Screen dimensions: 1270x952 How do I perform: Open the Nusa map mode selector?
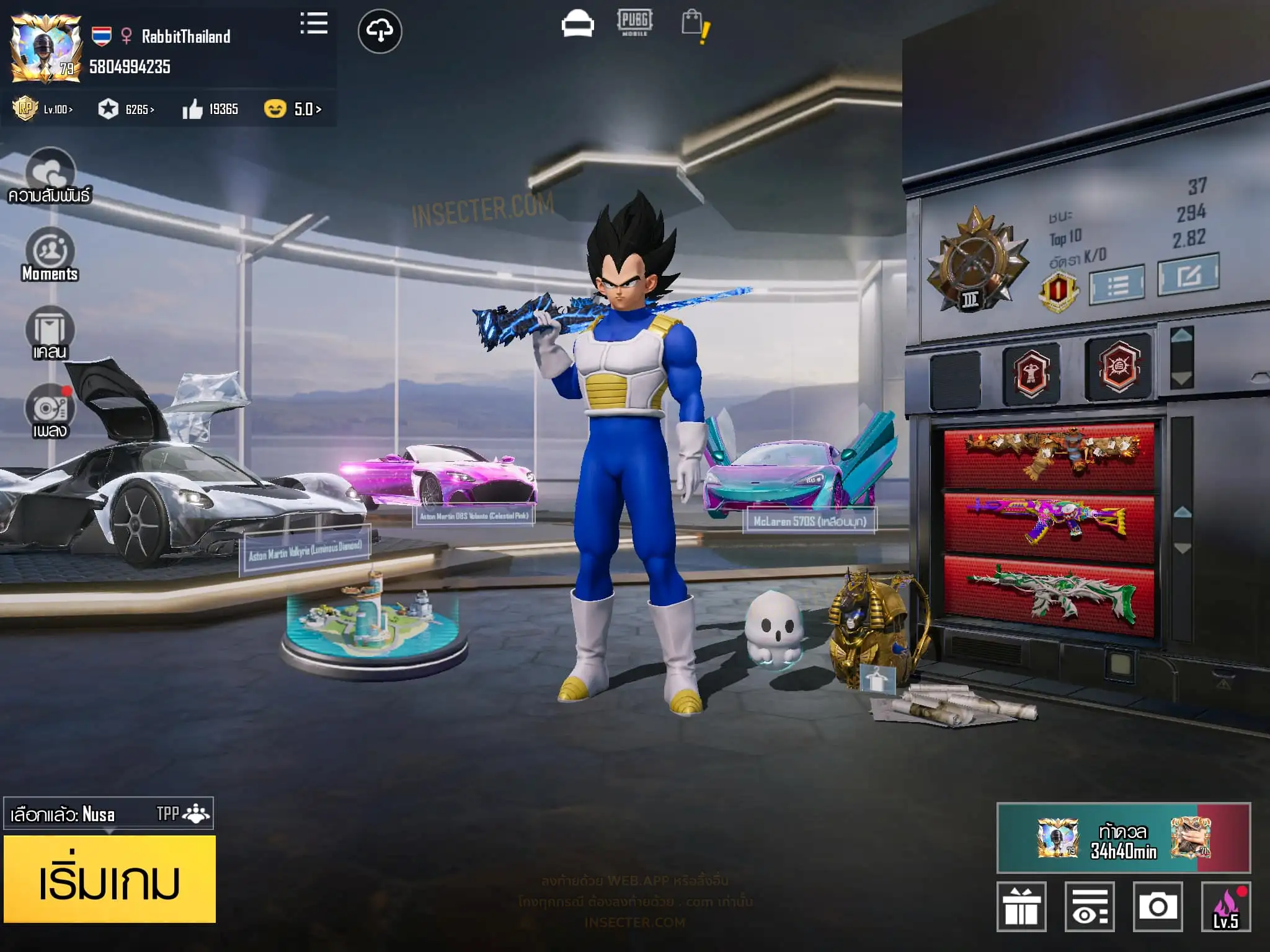click(x=109, y=813)
